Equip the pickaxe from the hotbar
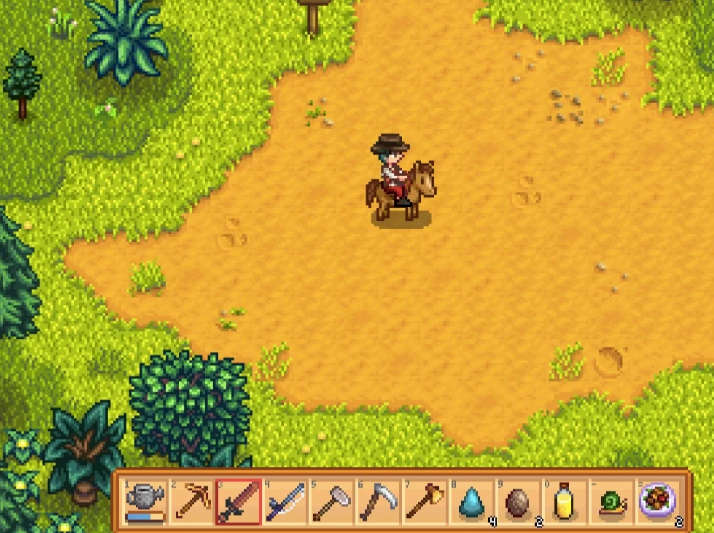The height and width of the screenshot is (533, 714). (192, 500)
